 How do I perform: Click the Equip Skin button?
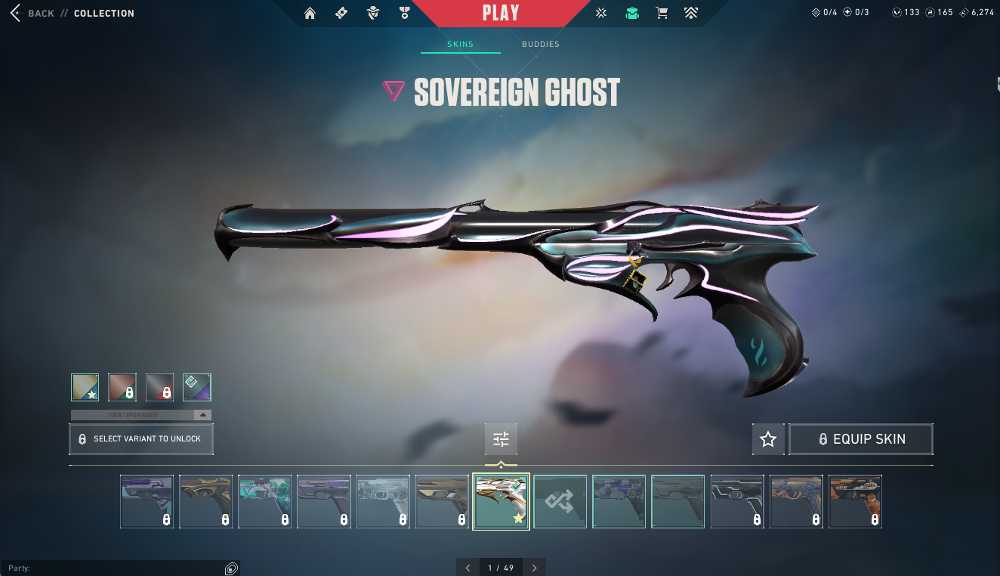point(861,439)
